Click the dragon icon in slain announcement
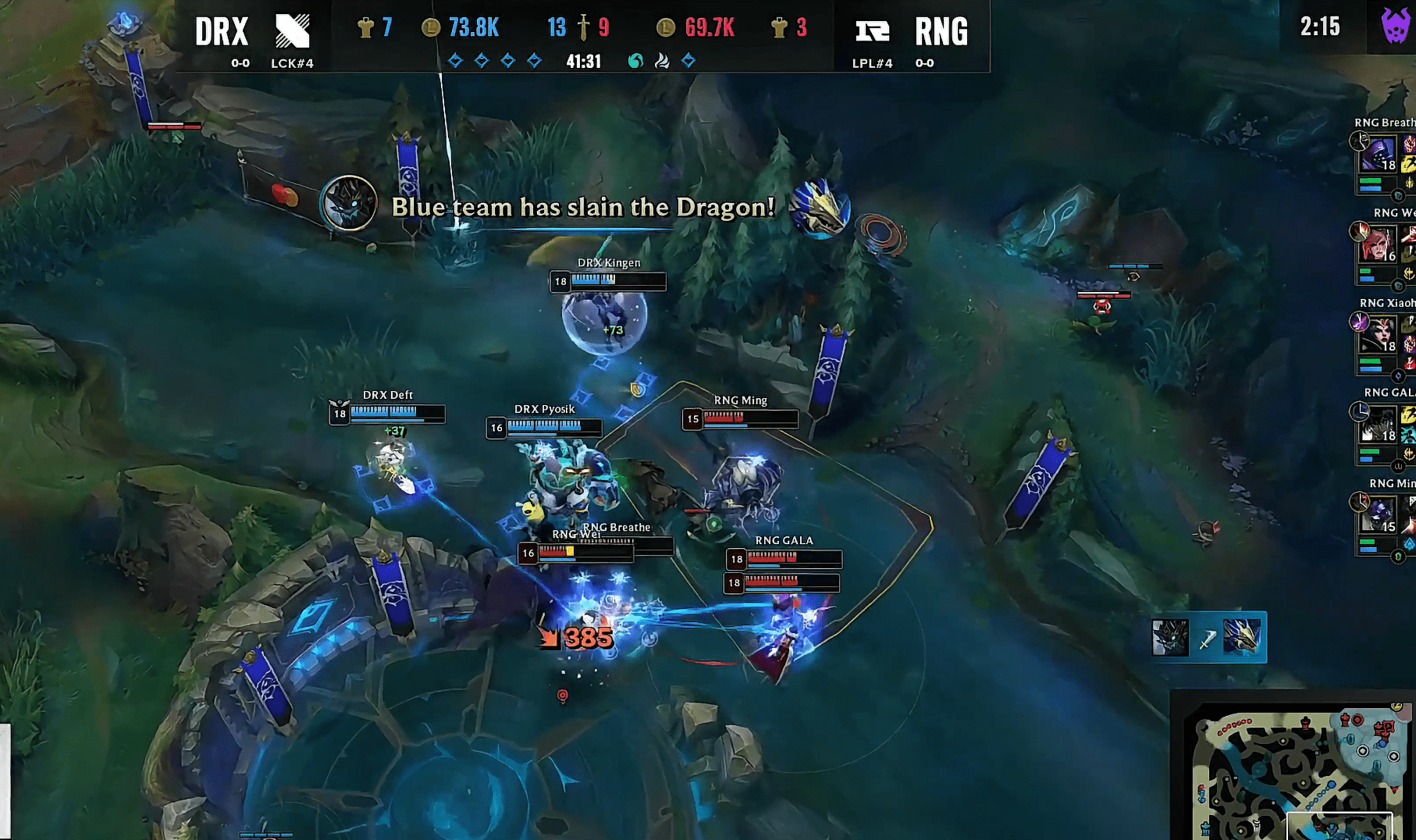This screenshot has width=1416, height=840. (819, 207)
